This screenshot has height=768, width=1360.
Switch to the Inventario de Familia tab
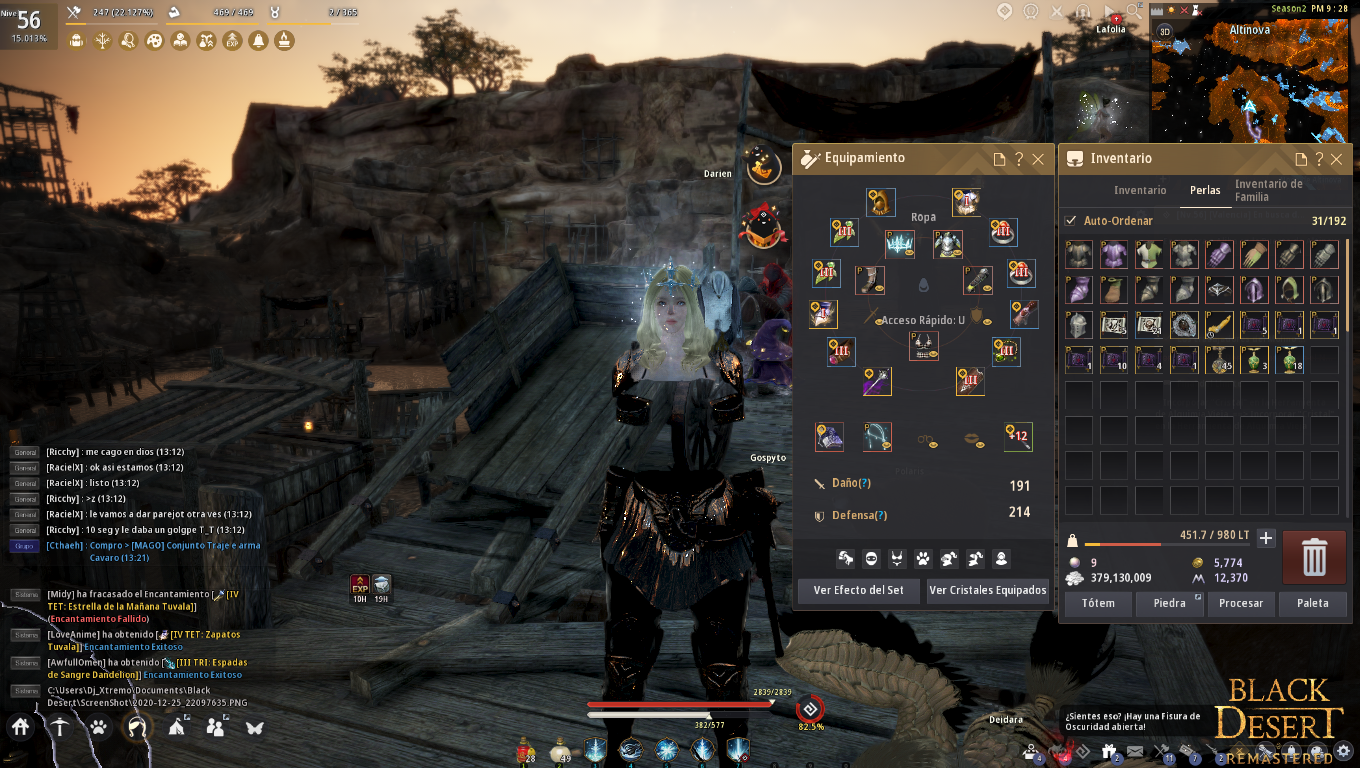point(1268,190)
